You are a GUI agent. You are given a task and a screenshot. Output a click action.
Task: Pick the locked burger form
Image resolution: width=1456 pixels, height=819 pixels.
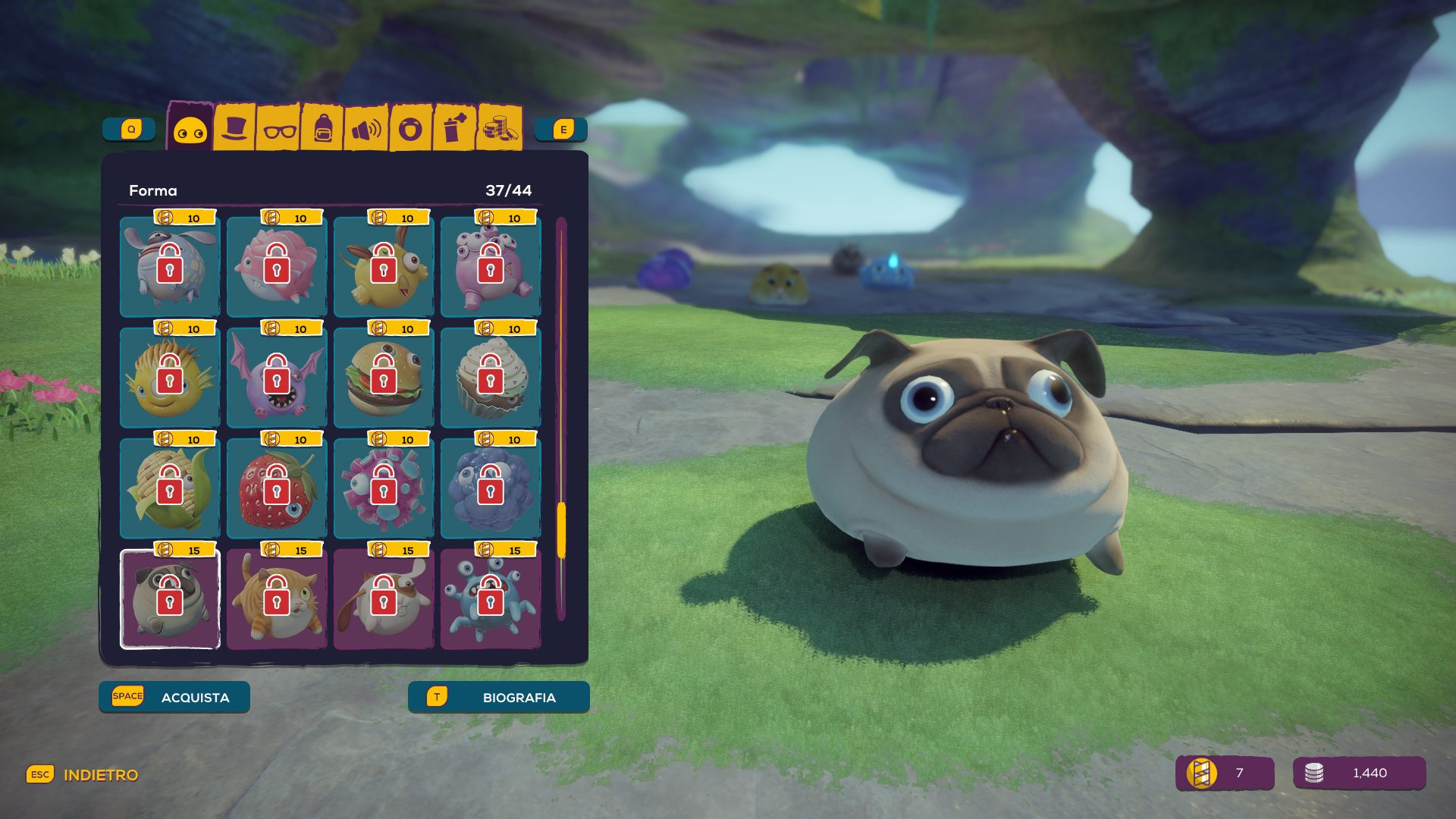pyautogui.click(x=384, y=378)
